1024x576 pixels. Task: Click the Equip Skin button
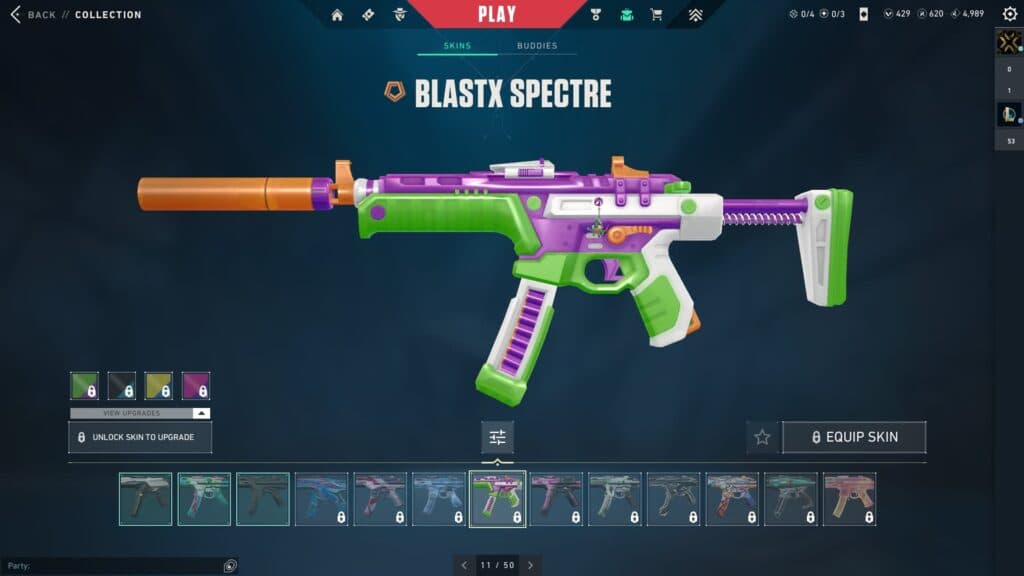pyautogui.click(x=854, y=437)
